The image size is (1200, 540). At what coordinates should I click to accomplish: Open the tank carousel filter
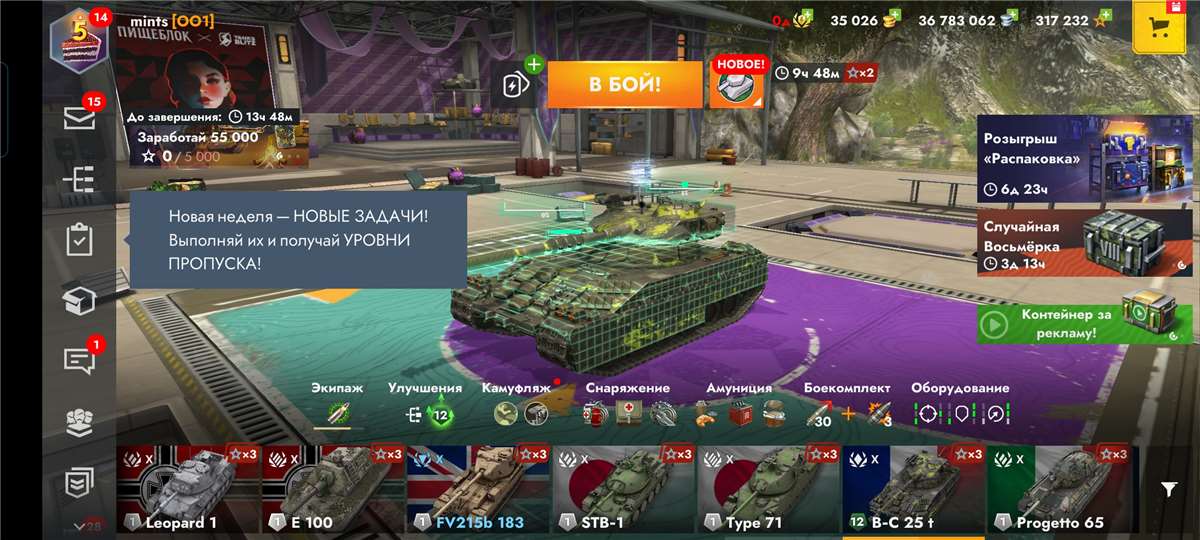click(x=1169, y=488)
